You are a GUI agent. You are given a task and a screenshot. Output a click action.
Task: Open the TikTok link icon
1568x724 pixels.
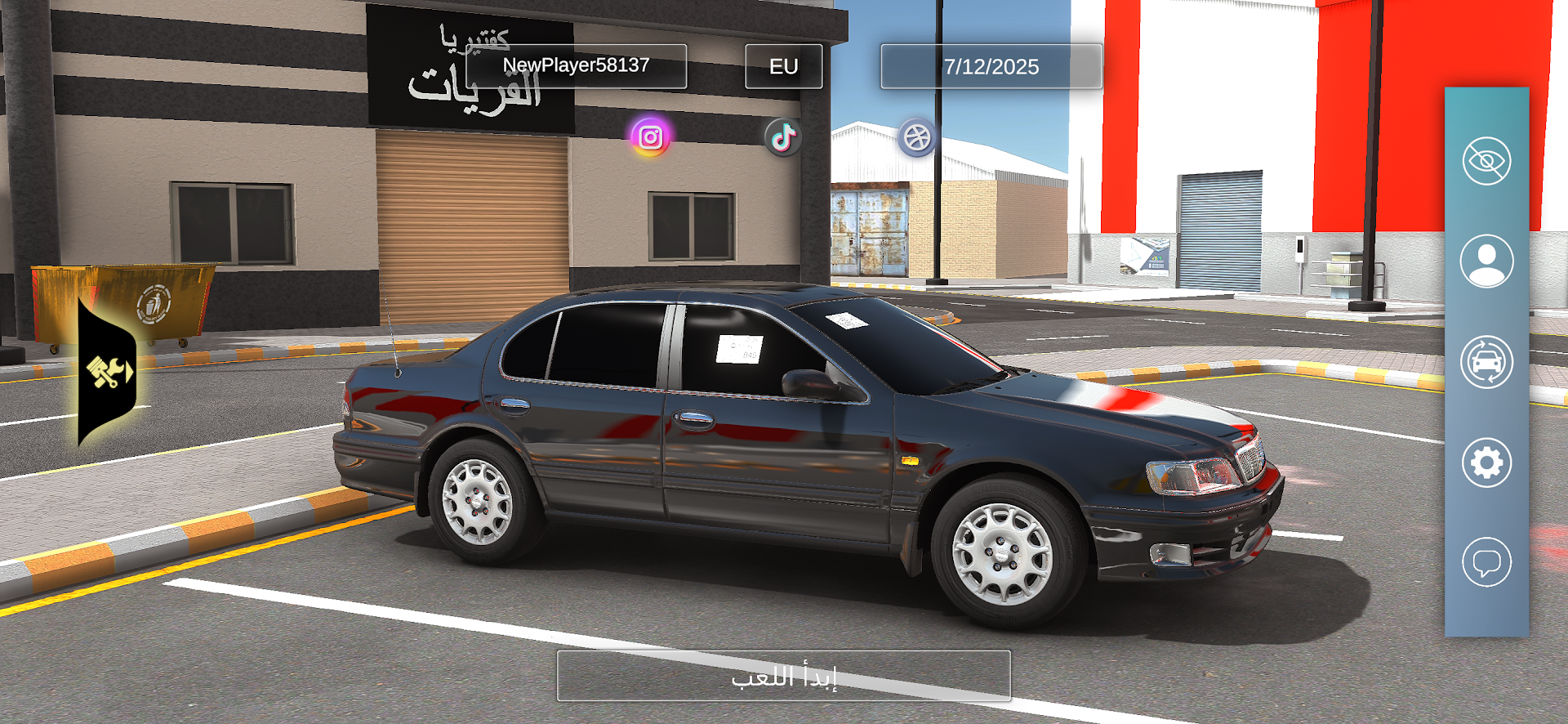pos(783,137)
